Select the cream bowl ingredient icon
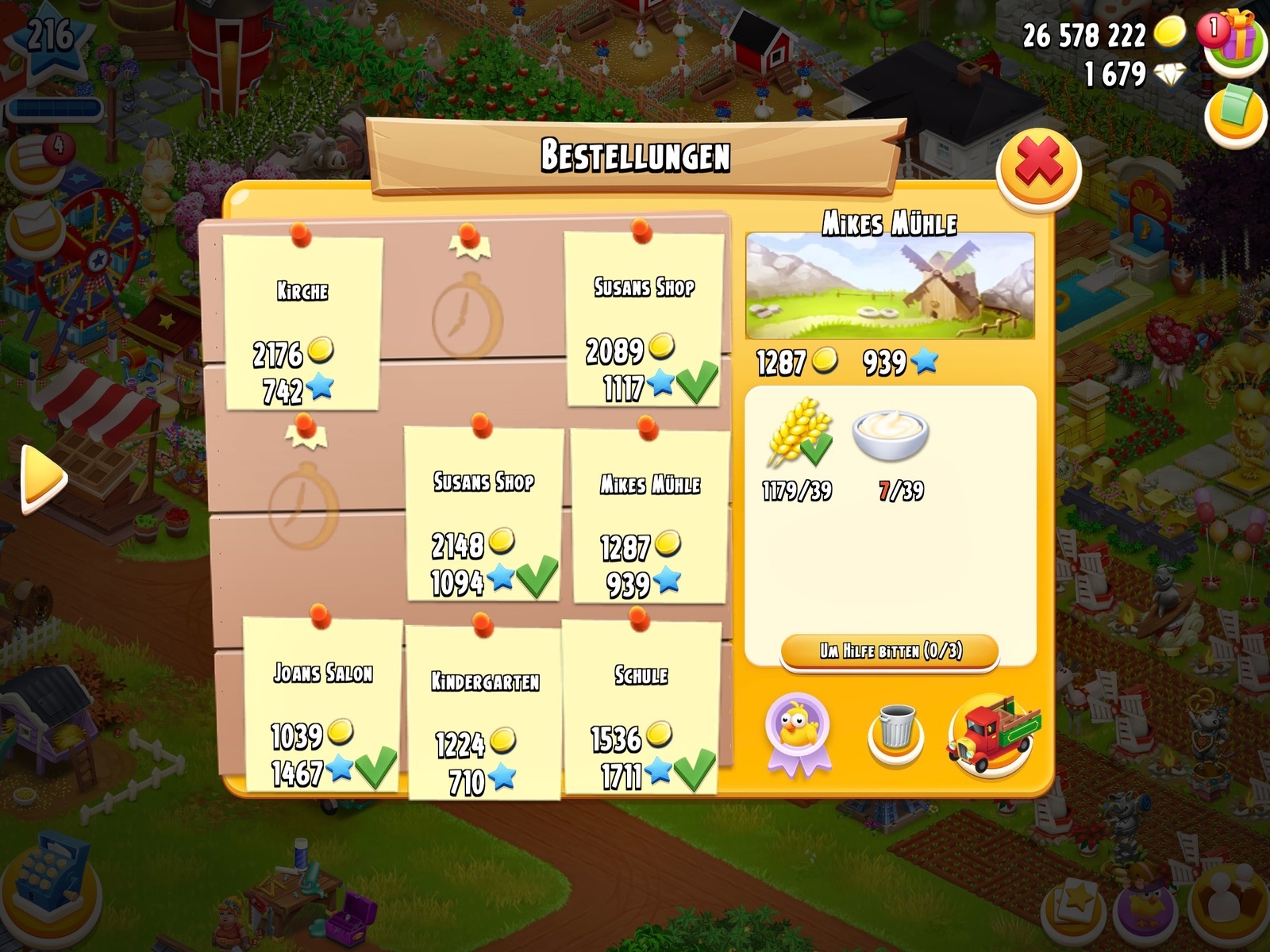 point(891,435)
